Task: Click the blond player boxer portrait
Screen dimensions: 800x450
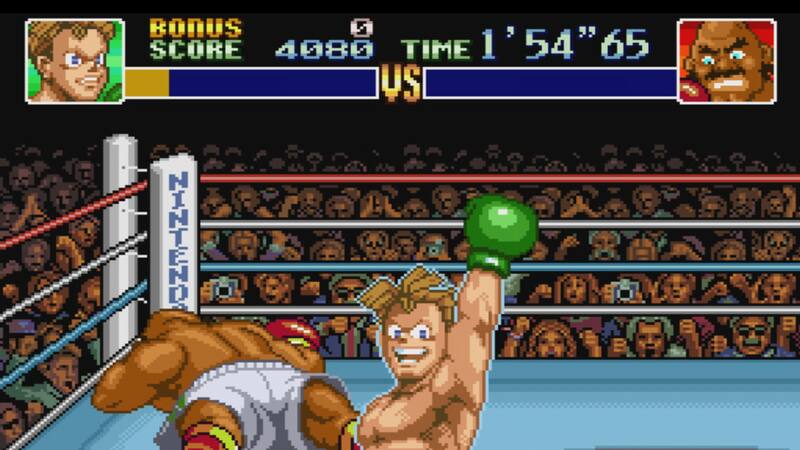Action: pyautogui.click(x=73, y=60)
